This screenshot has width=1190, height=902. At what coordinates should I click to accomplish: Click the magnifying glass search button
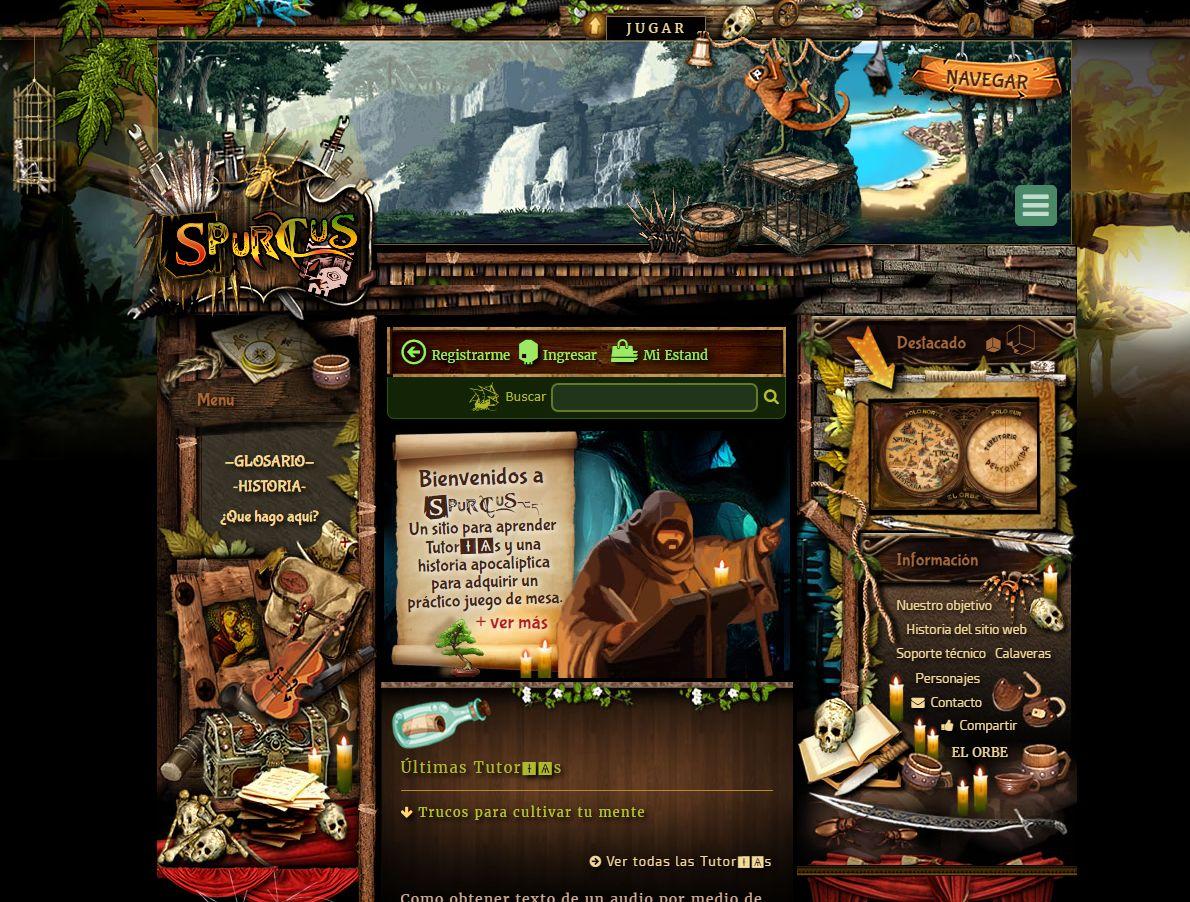pyautogui.click(x=771, y=397)
